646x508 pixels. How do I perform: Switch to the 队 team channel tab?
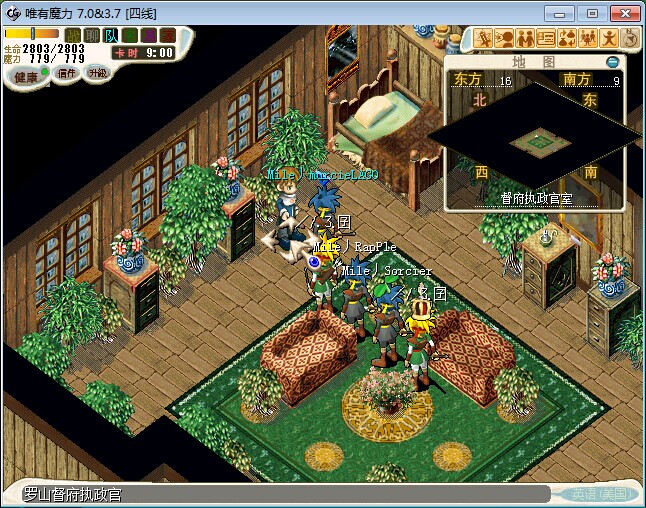(x=111, y=36)
